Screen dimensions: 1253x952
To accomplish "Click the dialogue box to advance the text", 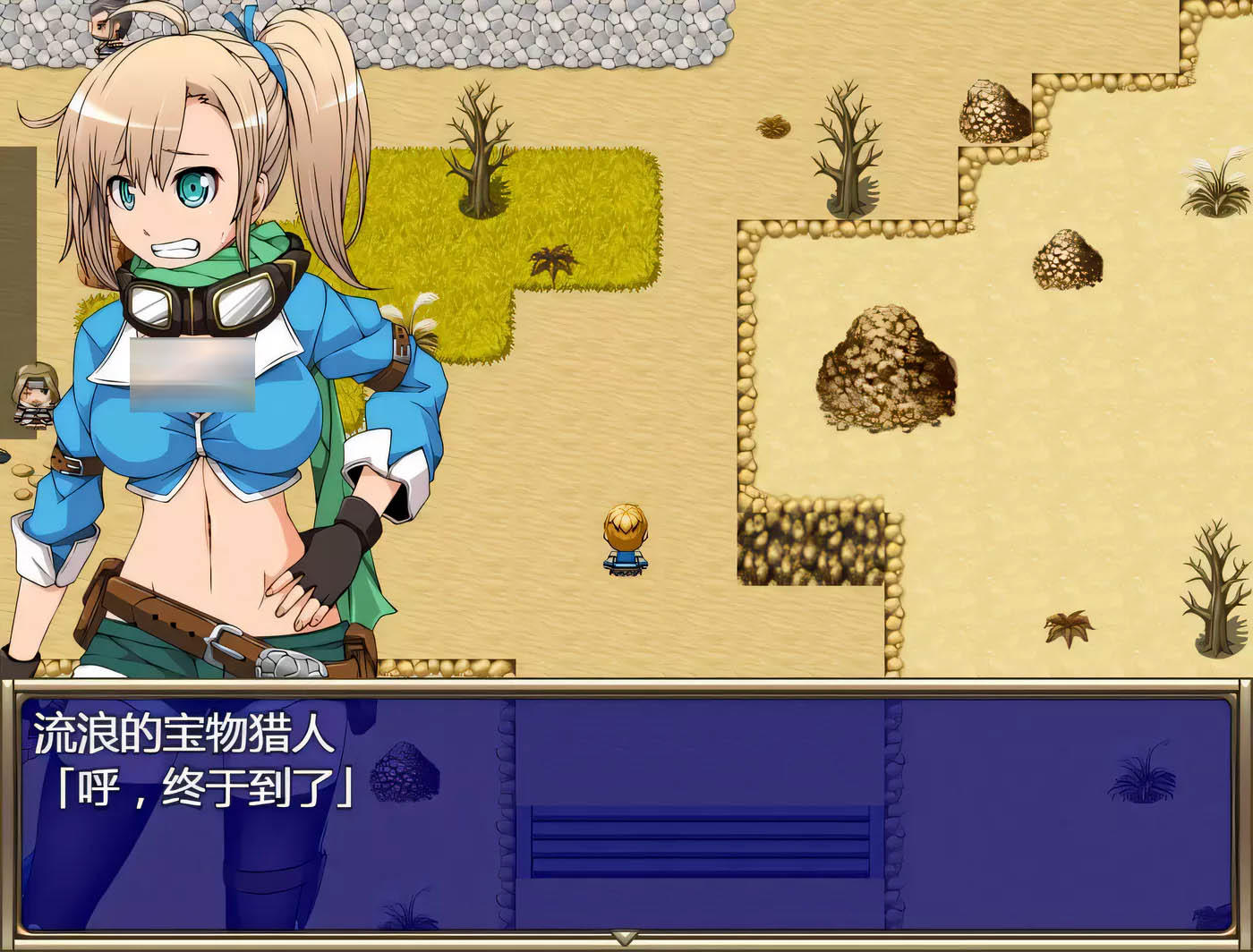I will (x=626, y=814).
